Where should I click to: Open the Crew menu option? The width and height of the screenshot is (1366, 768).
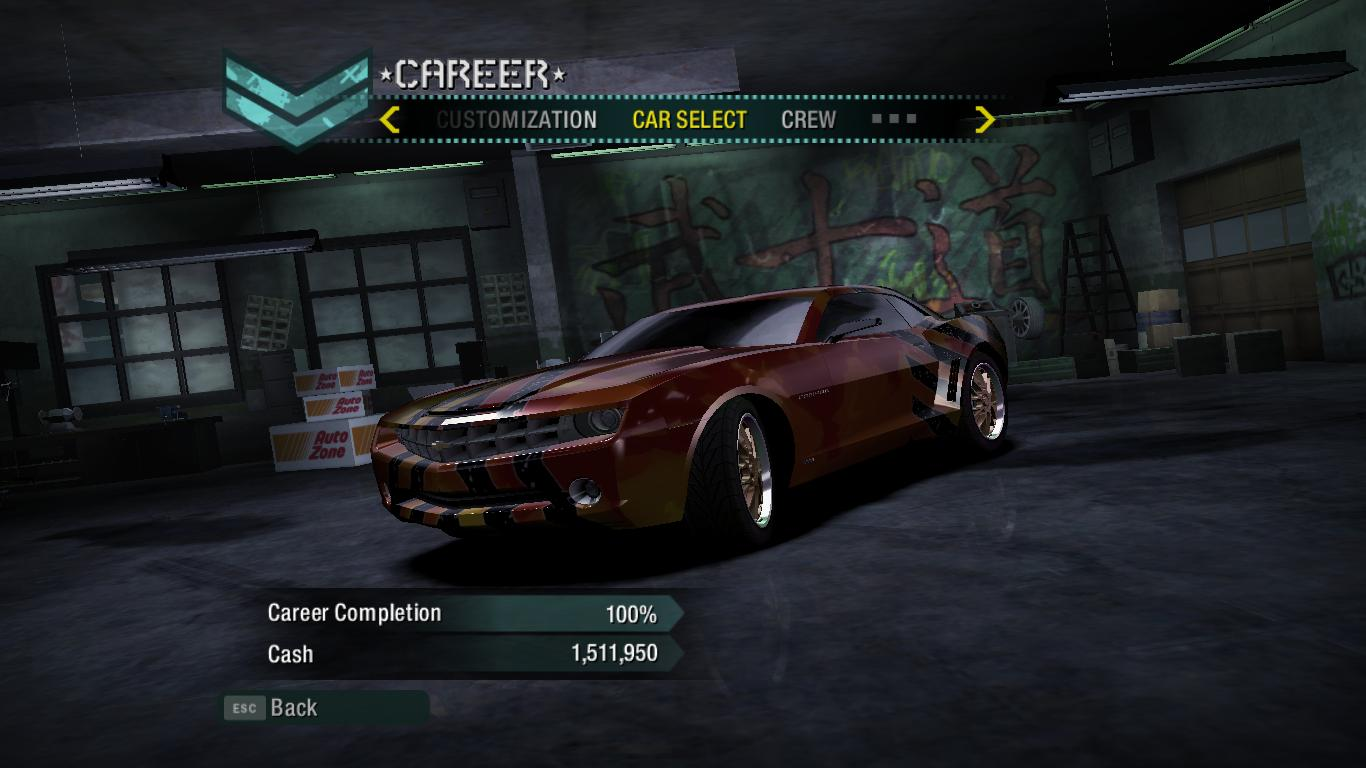point(808,120)
